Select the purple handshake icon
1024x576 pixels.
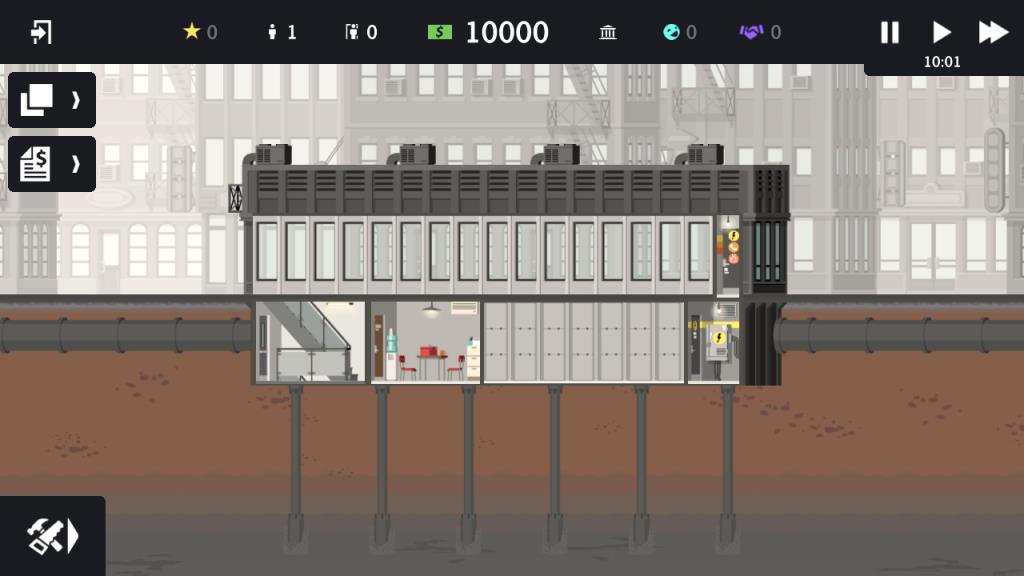pos(751,32)
